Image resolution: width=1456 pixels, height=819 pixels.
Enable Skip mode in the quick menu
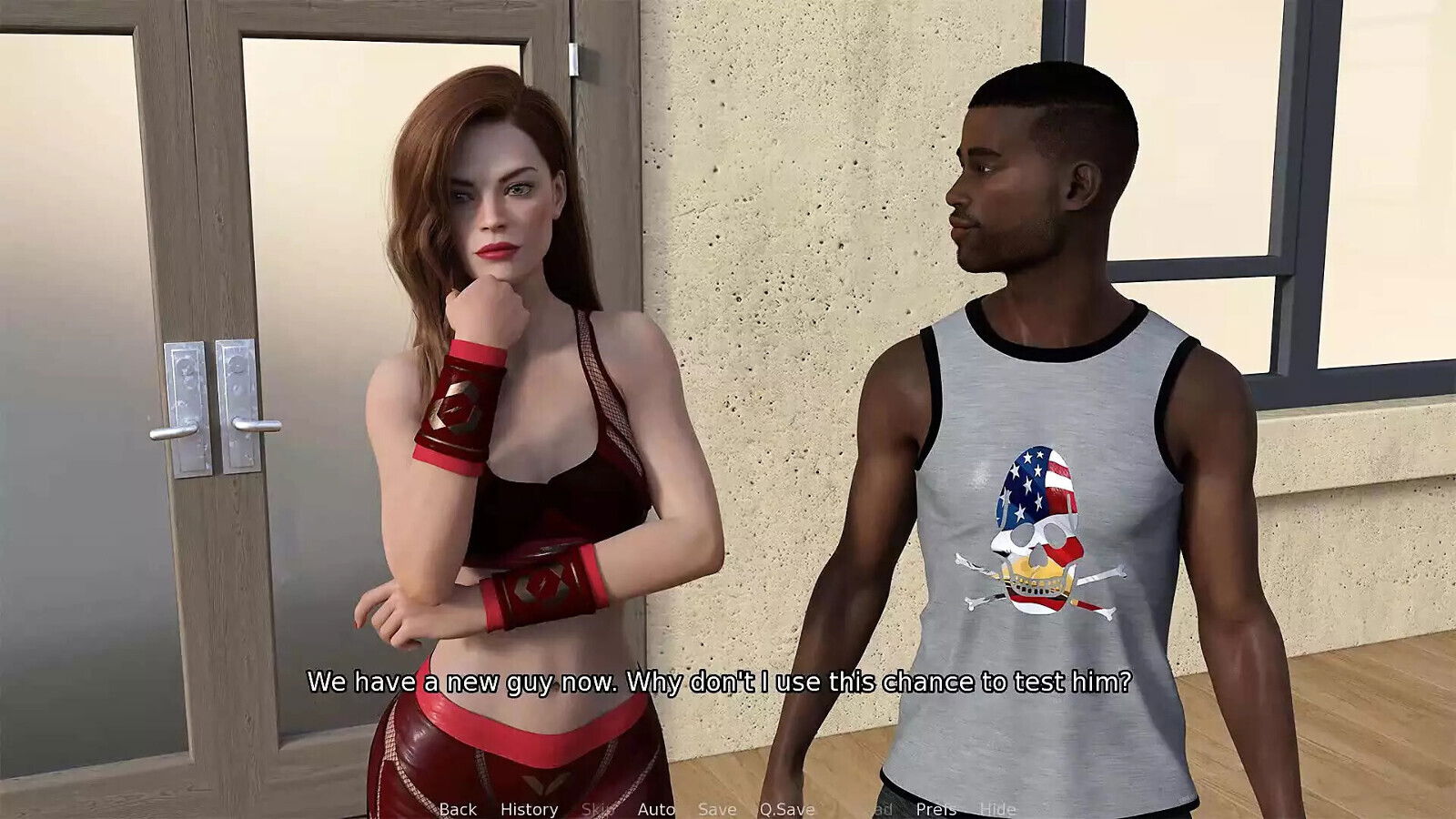point(598,809)
